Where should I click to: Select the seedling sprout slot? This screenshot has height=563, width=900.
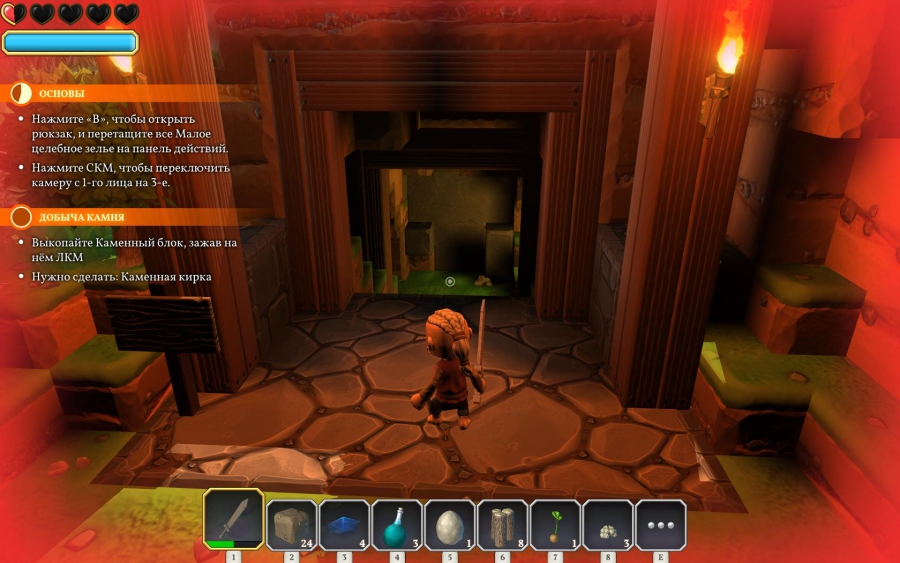click(555, 524)
